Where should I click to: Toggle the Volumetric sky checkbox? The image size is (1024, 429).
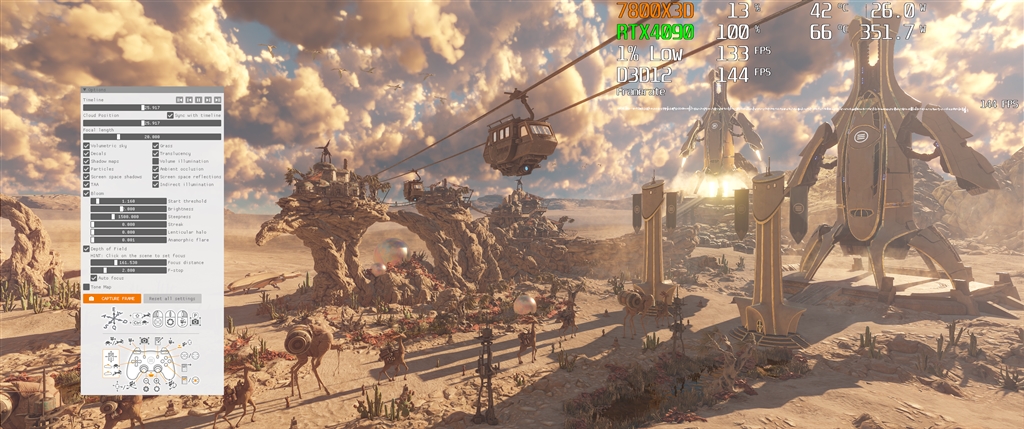[x=87, y=146]
